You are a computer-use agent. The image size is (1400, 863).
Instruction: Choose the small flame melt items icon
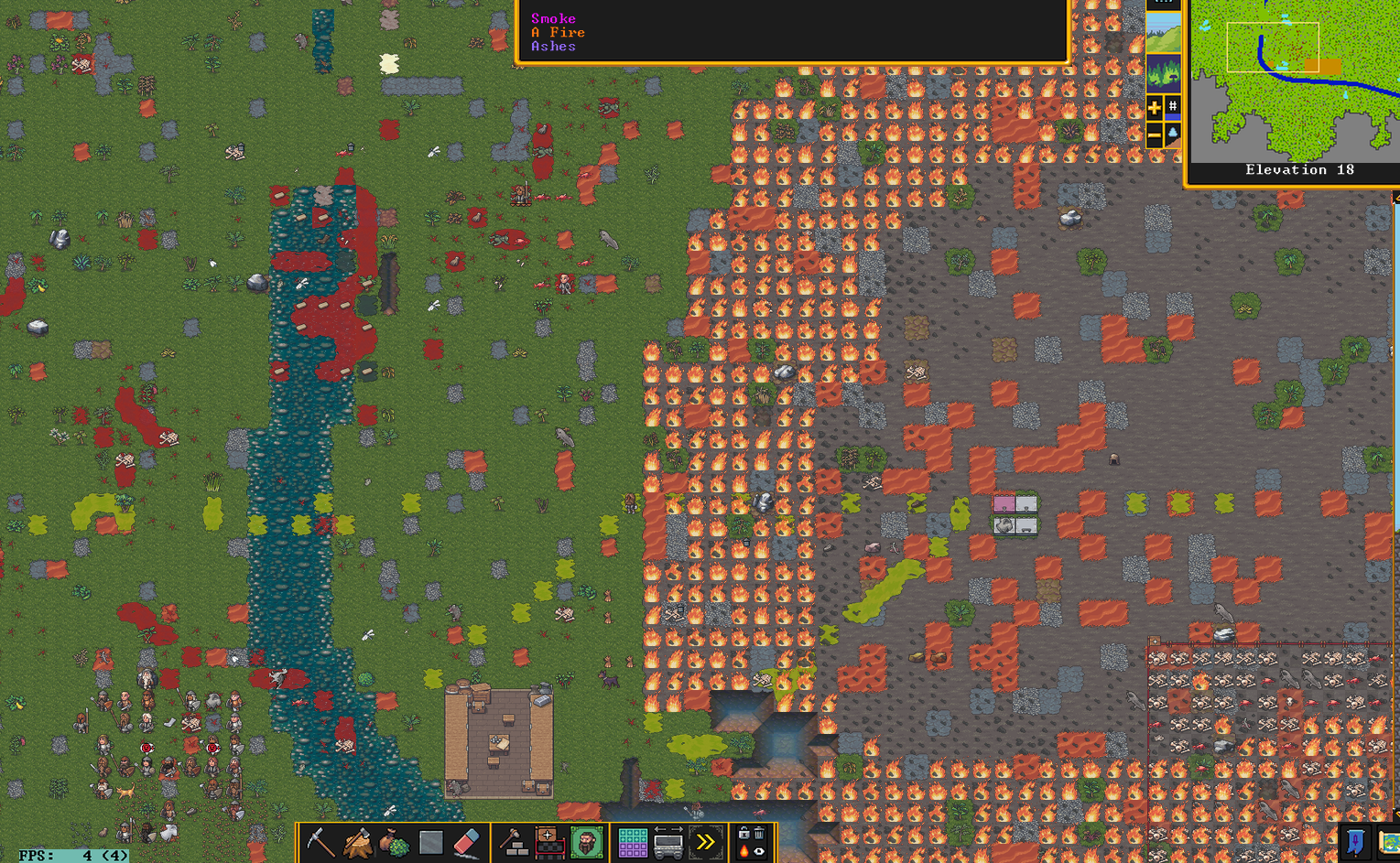point(743,851)
